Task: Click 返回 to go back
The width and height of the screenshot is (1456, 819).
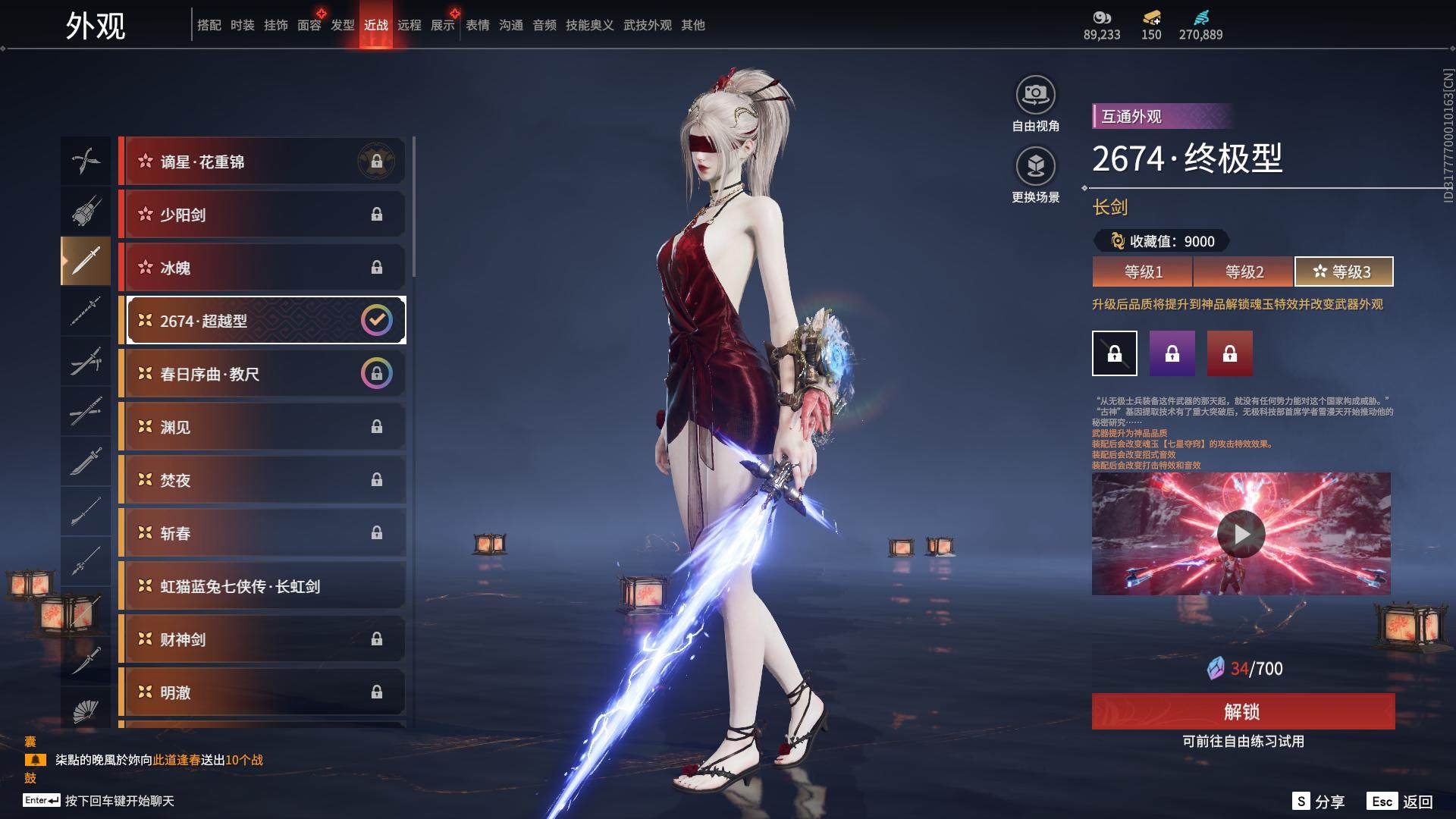Action: point(1401,802)
